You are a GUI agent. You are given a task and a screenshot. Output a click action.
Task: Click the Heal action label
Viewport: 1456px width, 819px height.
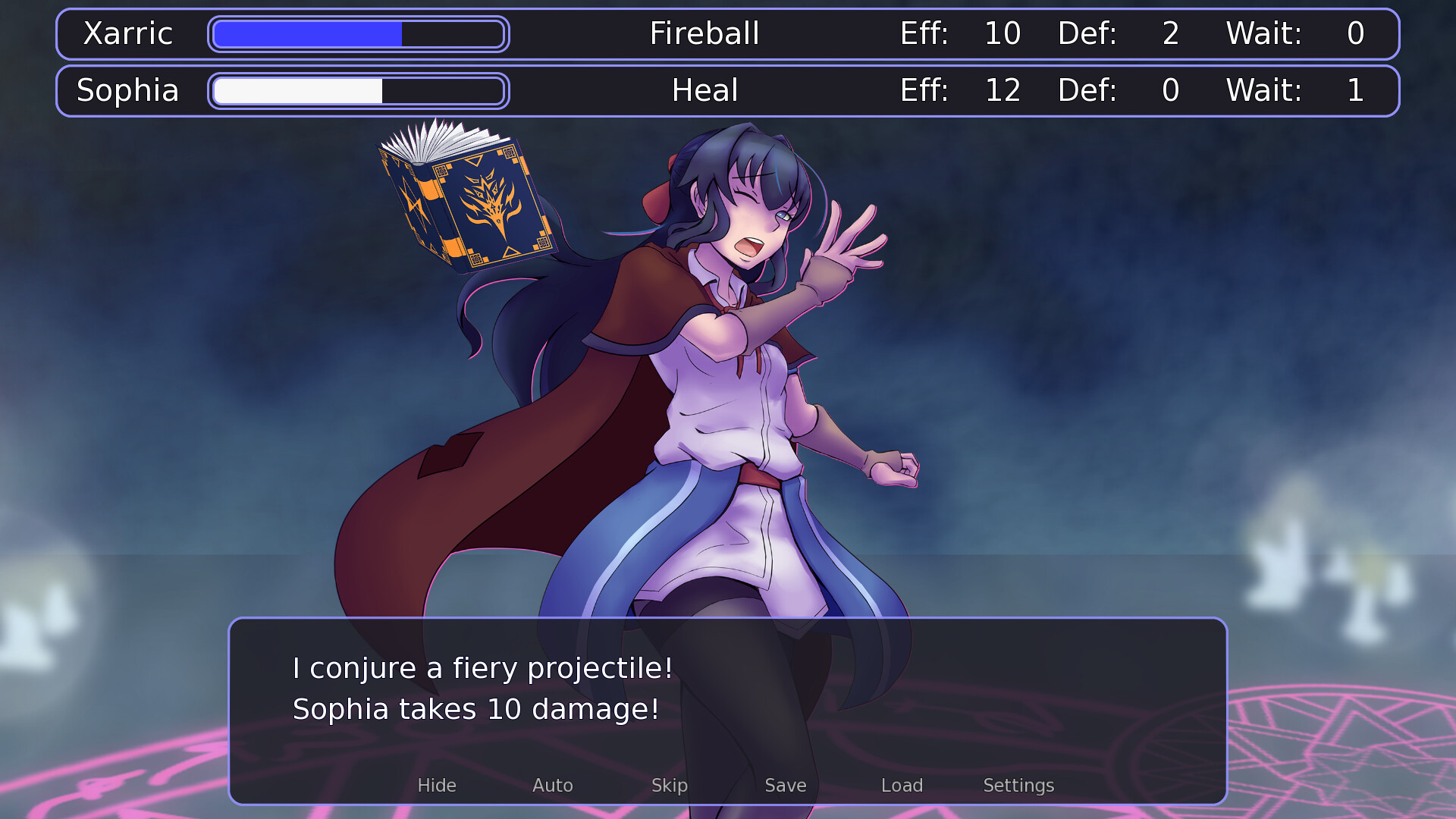(x=704, y=90)
